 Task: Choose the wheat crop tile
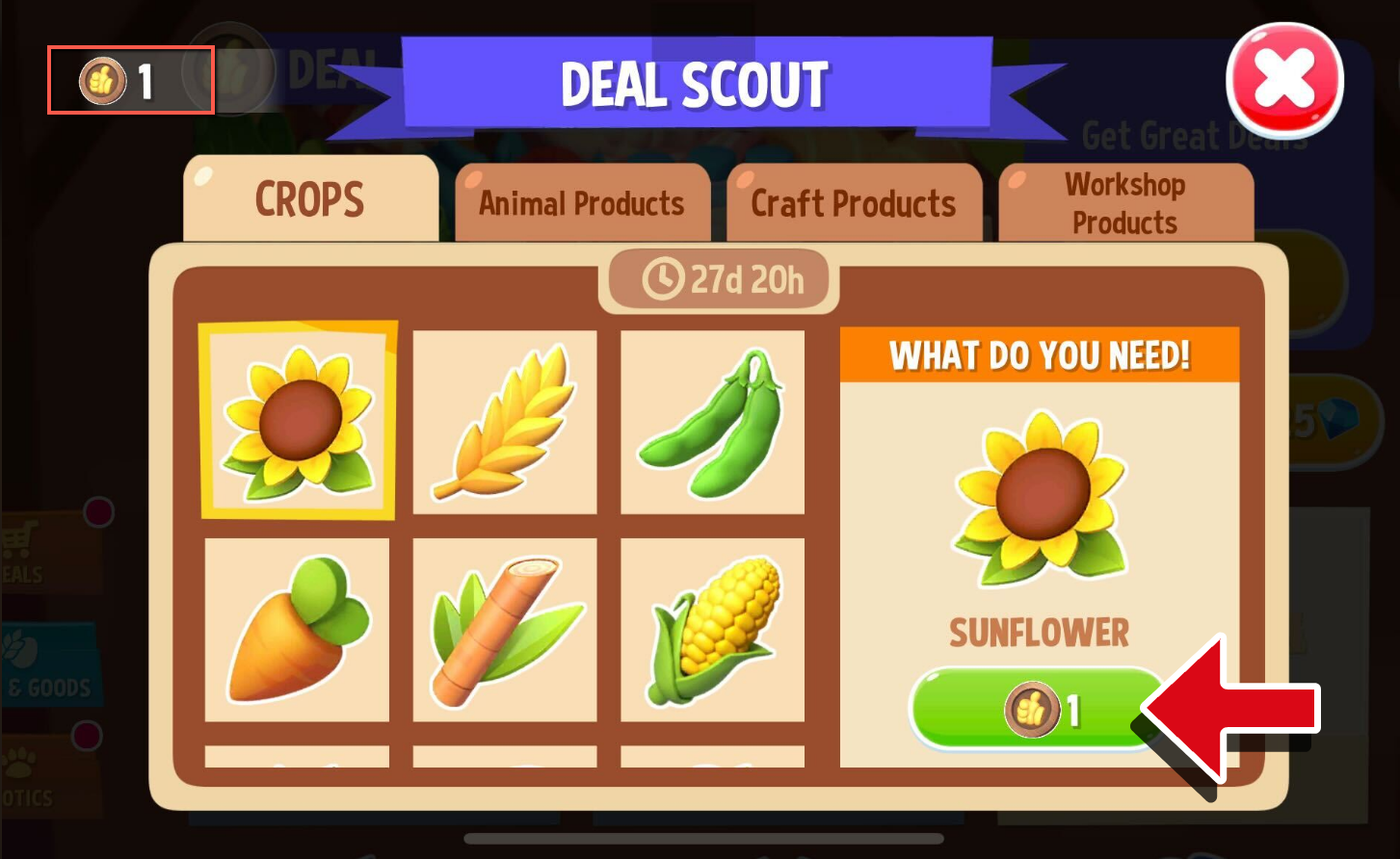[x=505, y=423]
